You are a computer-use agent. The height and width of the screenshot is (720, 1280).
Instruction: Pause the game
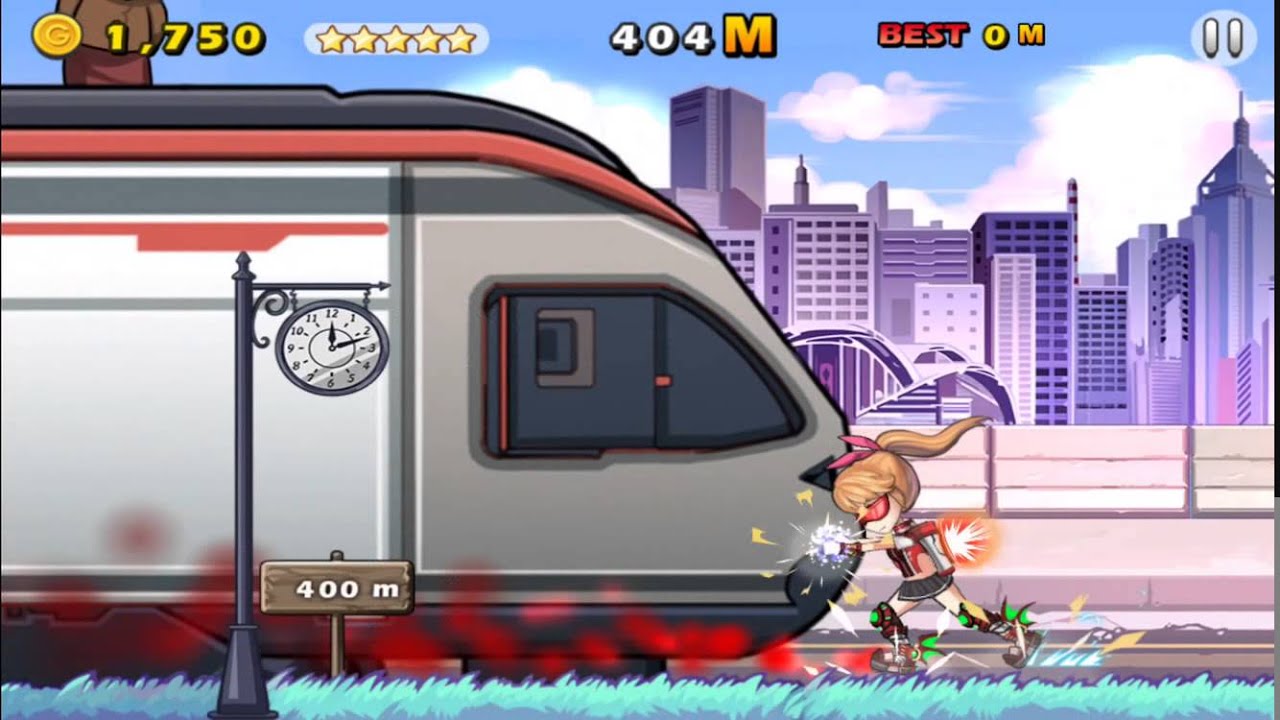tap(1222, 39)
